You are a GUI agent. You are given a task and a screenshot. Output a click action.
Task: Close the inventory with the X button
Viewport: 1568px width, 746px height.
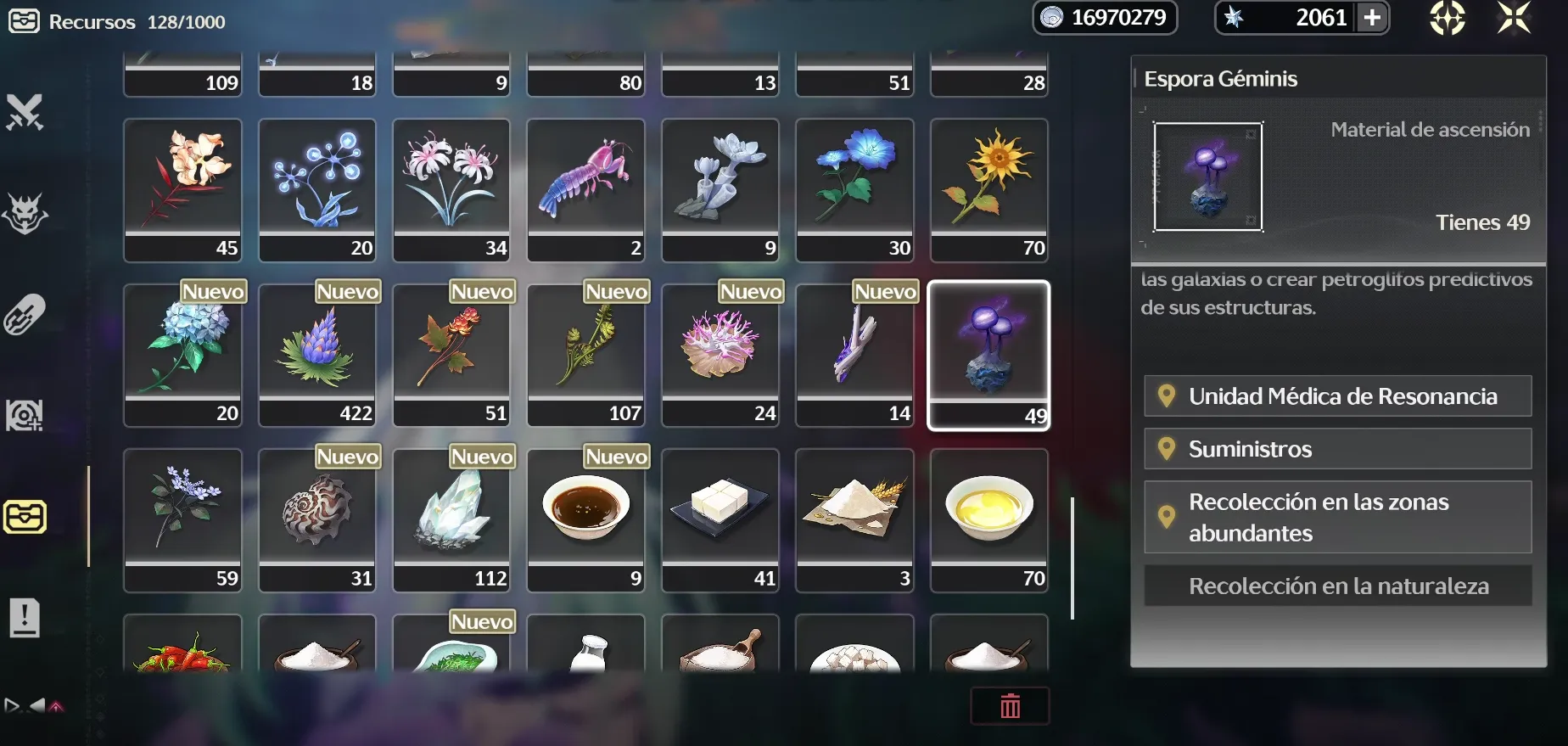pyautogui.click(x=1514, y=18)
